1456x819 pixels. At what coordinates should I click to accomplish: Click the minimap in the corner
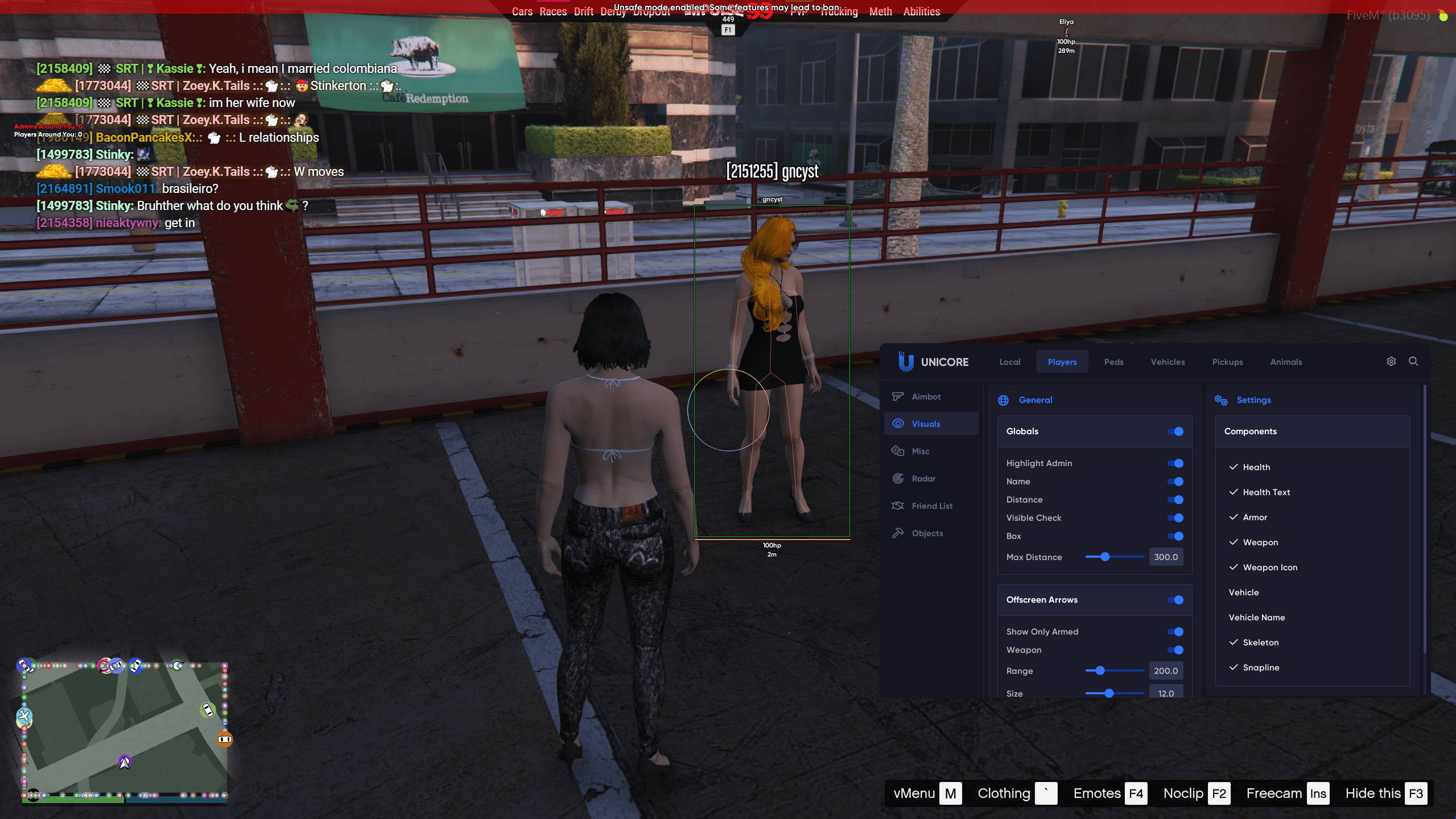pos(125,731)
